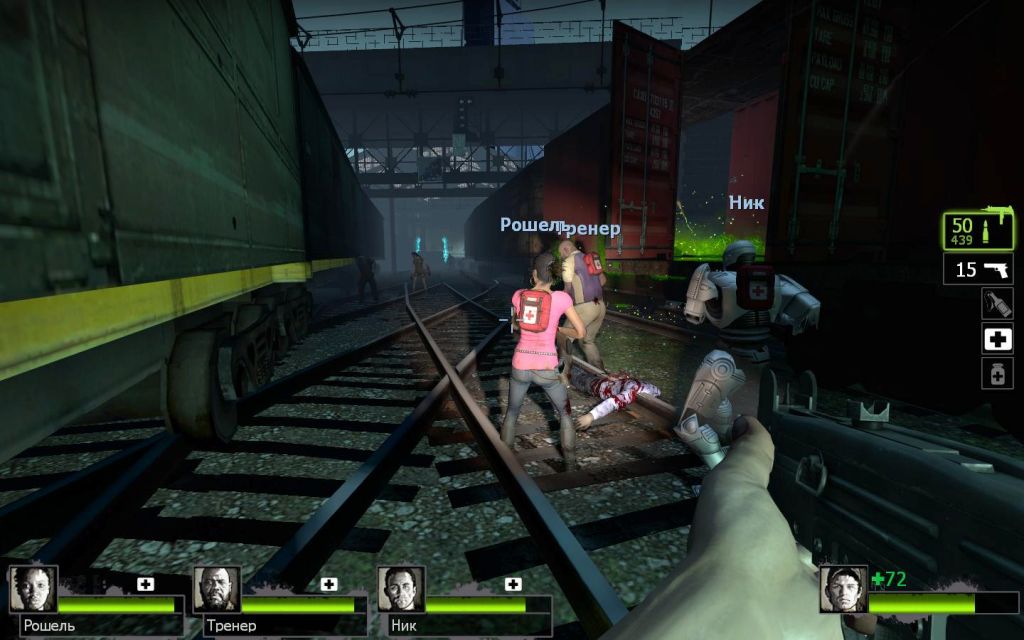Select the Molotov bottle slot
This screenshot has width=1024, height=640.
(x=997, y=303)
